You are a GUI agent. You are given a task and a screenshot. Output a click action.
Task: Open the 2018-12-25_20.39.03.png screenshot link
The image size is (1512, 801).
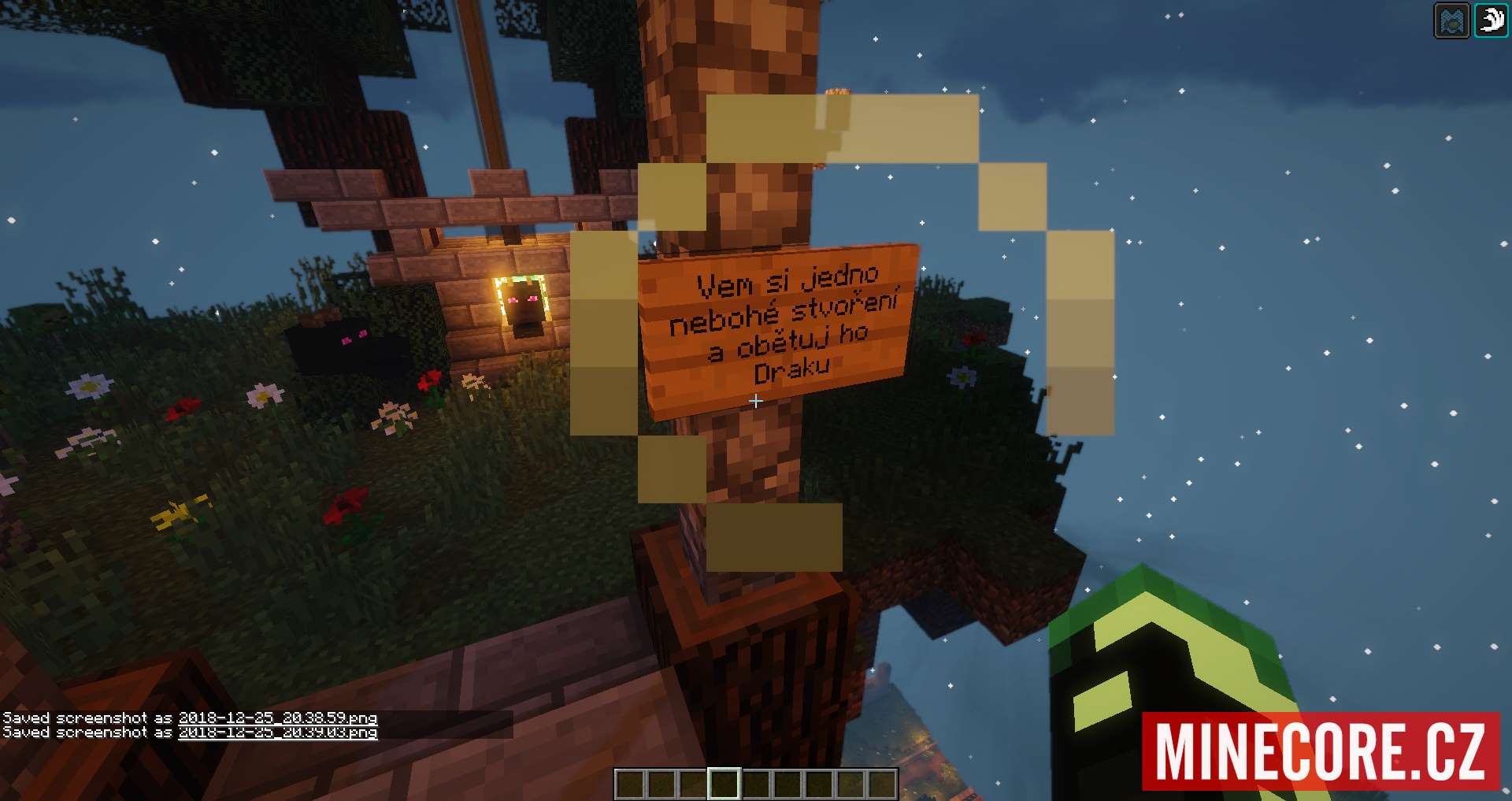click(277, 732)
